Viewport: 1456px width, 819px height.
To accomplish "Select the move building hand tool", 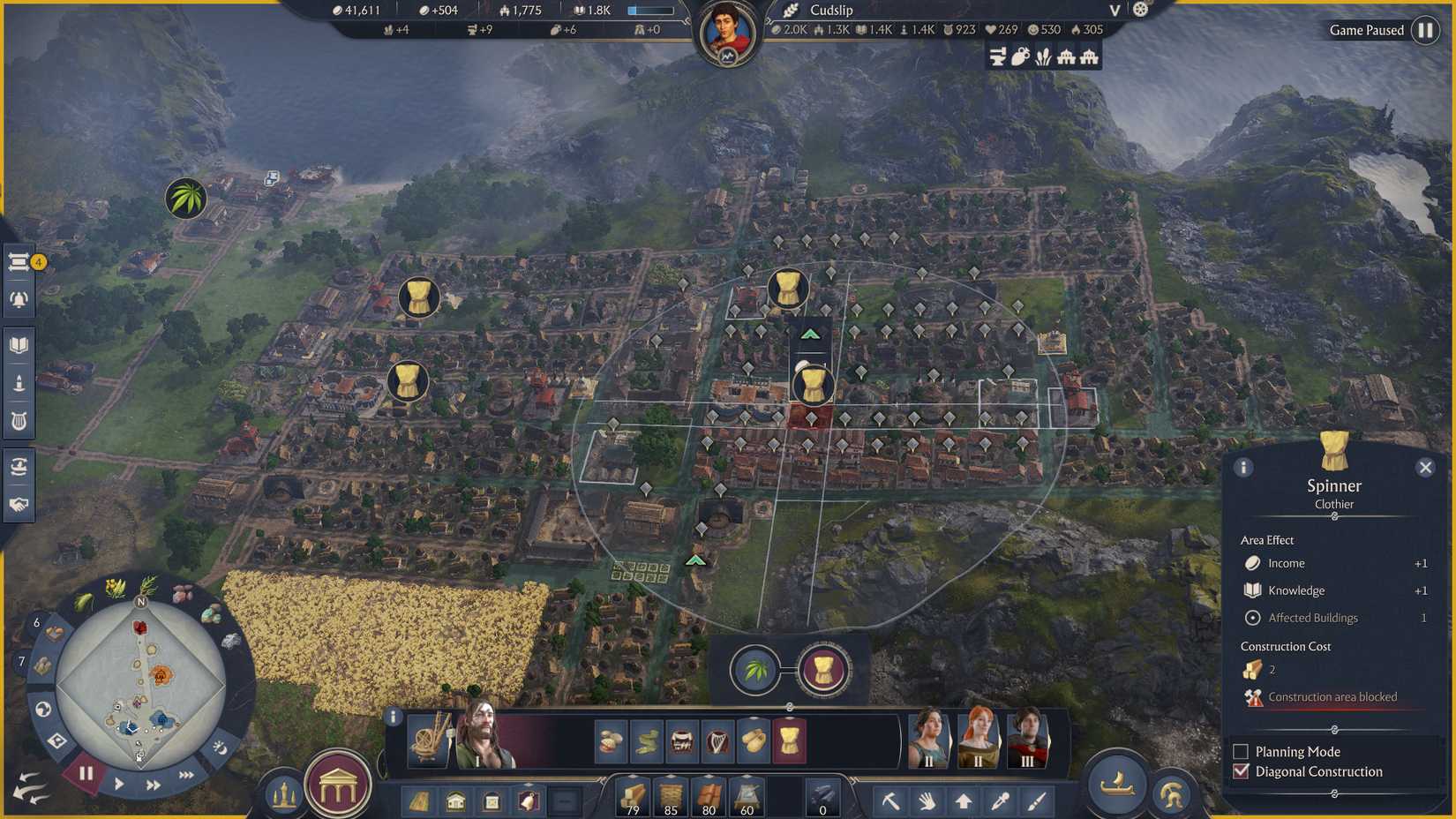I will (926, 802).
